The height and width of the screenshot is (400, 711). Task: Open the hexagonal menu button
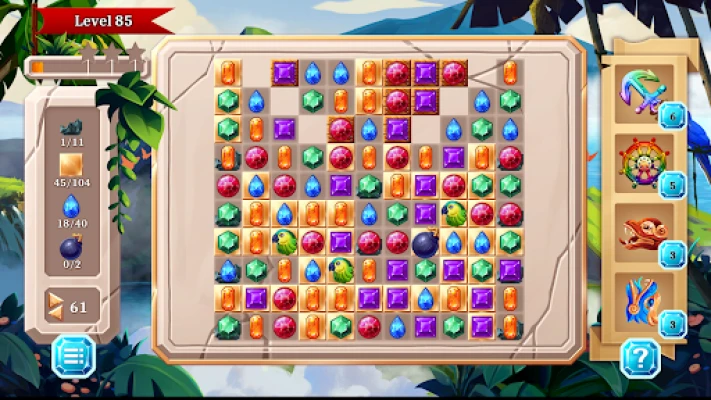point(73,355)
